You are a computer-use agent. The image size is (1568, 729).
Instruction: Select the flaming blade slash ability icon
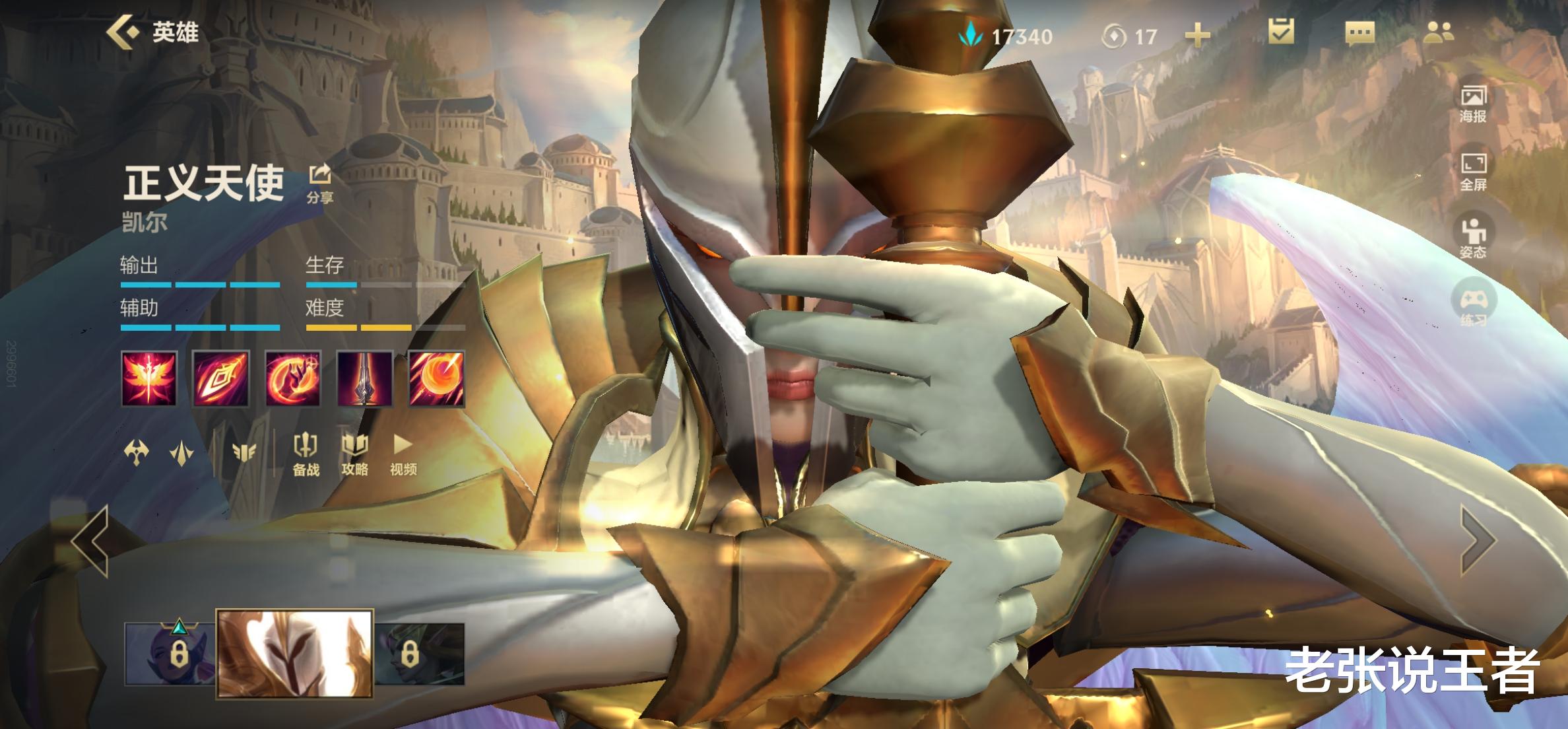[220, 378]
